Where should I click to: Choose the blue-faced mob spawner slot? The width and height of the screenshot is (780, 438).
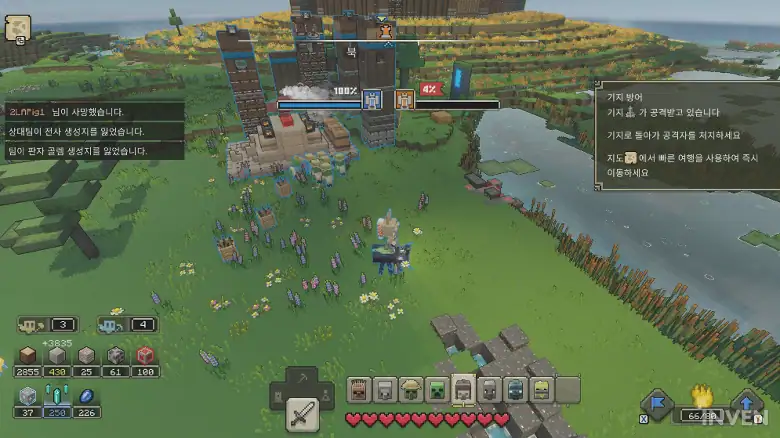(515, 390)
